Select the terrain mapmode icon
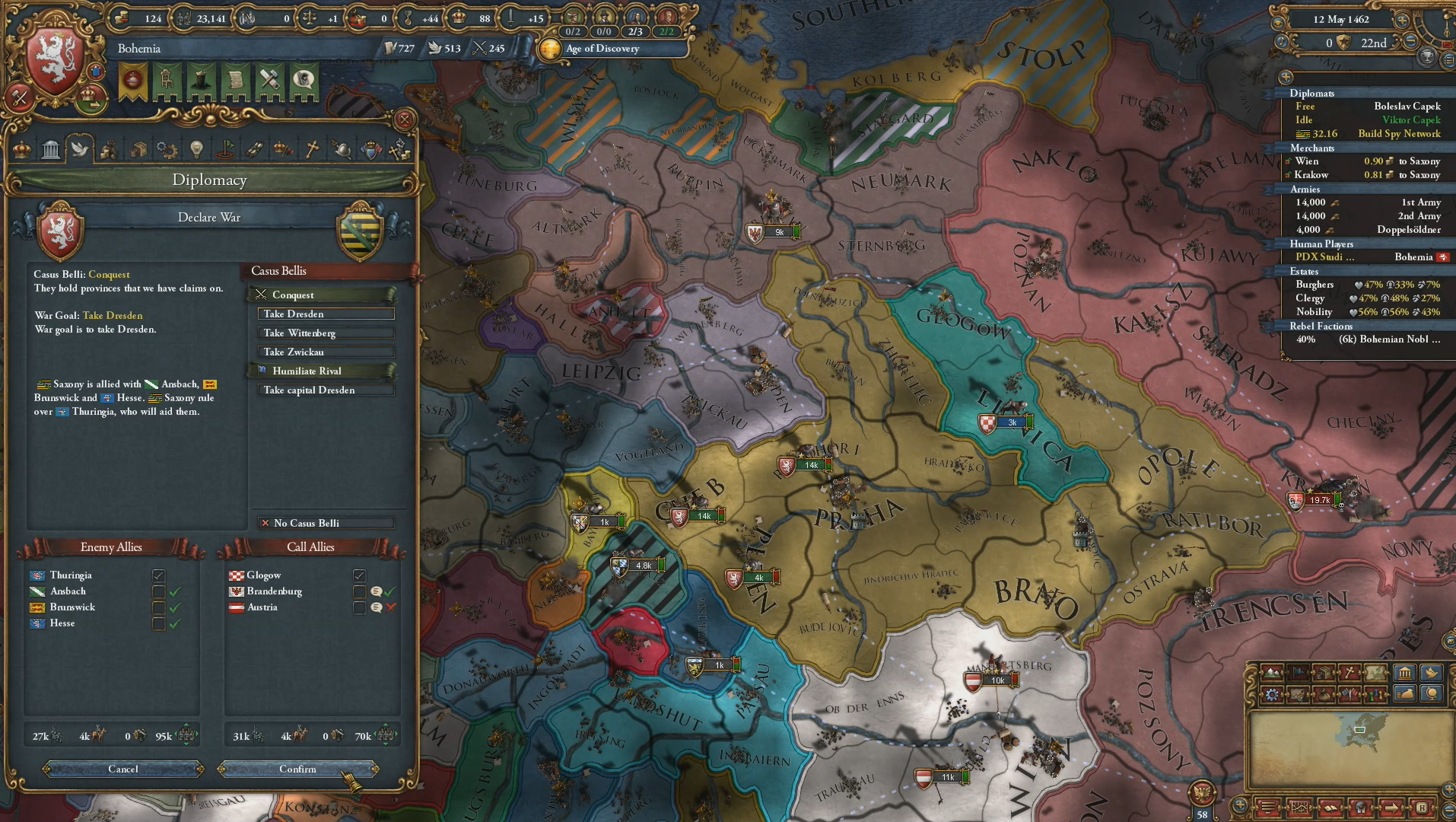 click(x=1272, y=672)
